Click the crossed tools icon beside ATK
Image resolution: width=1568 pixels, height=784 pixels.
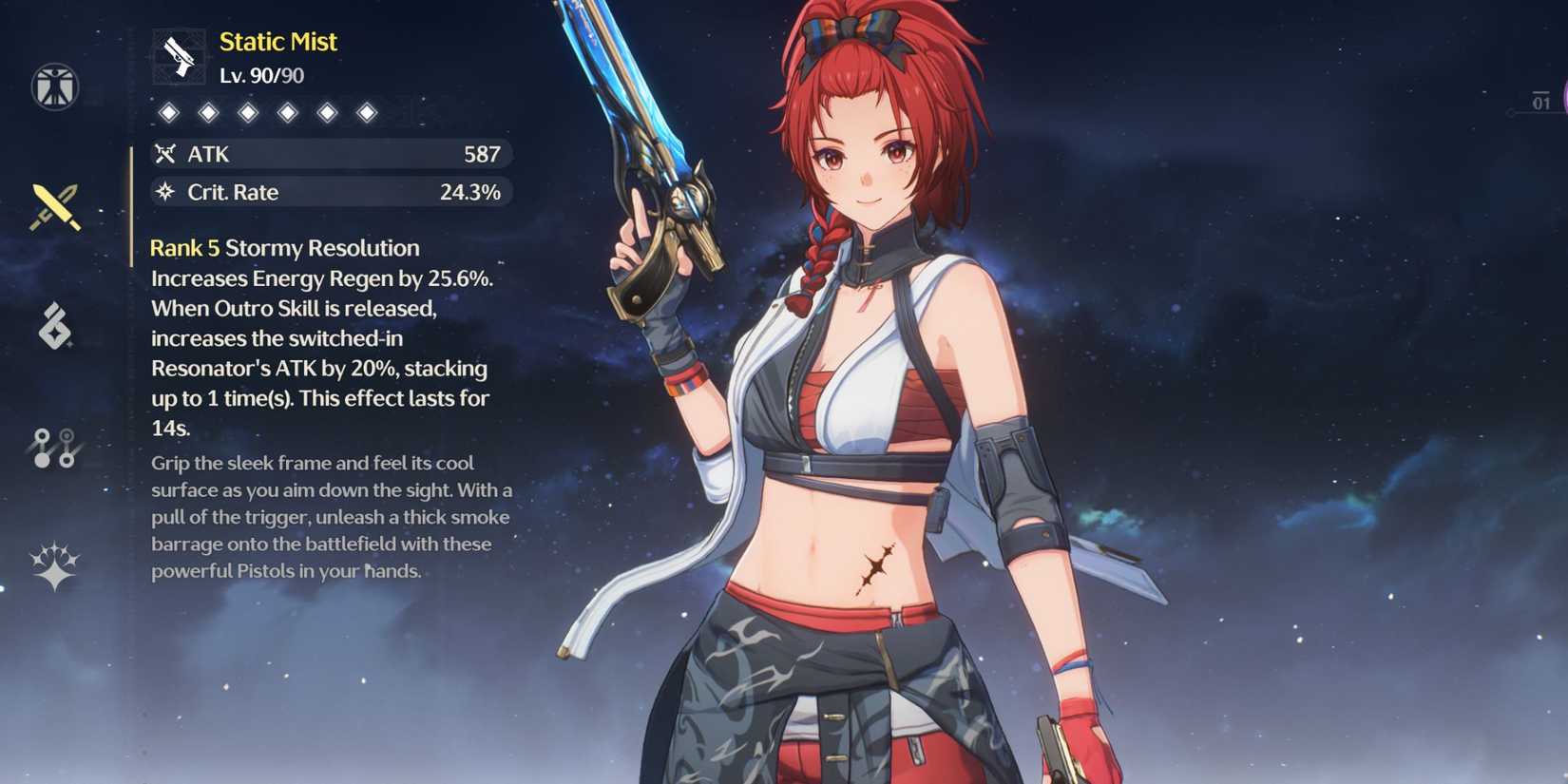[165, 153]
